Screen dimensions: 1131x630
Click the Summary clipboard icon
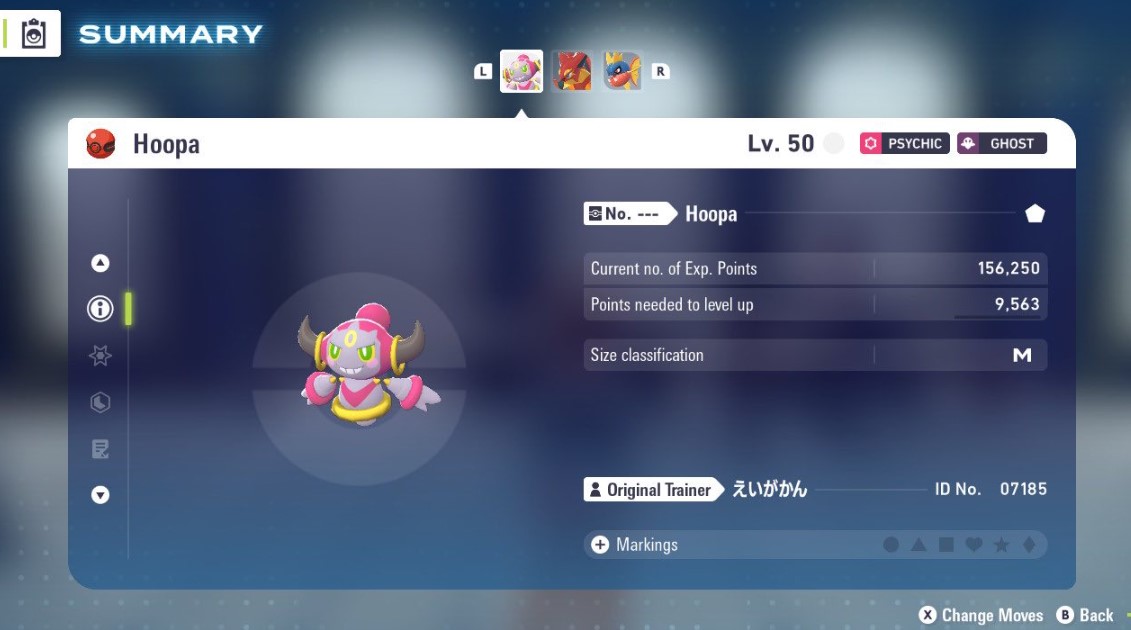tap(34, 35)
